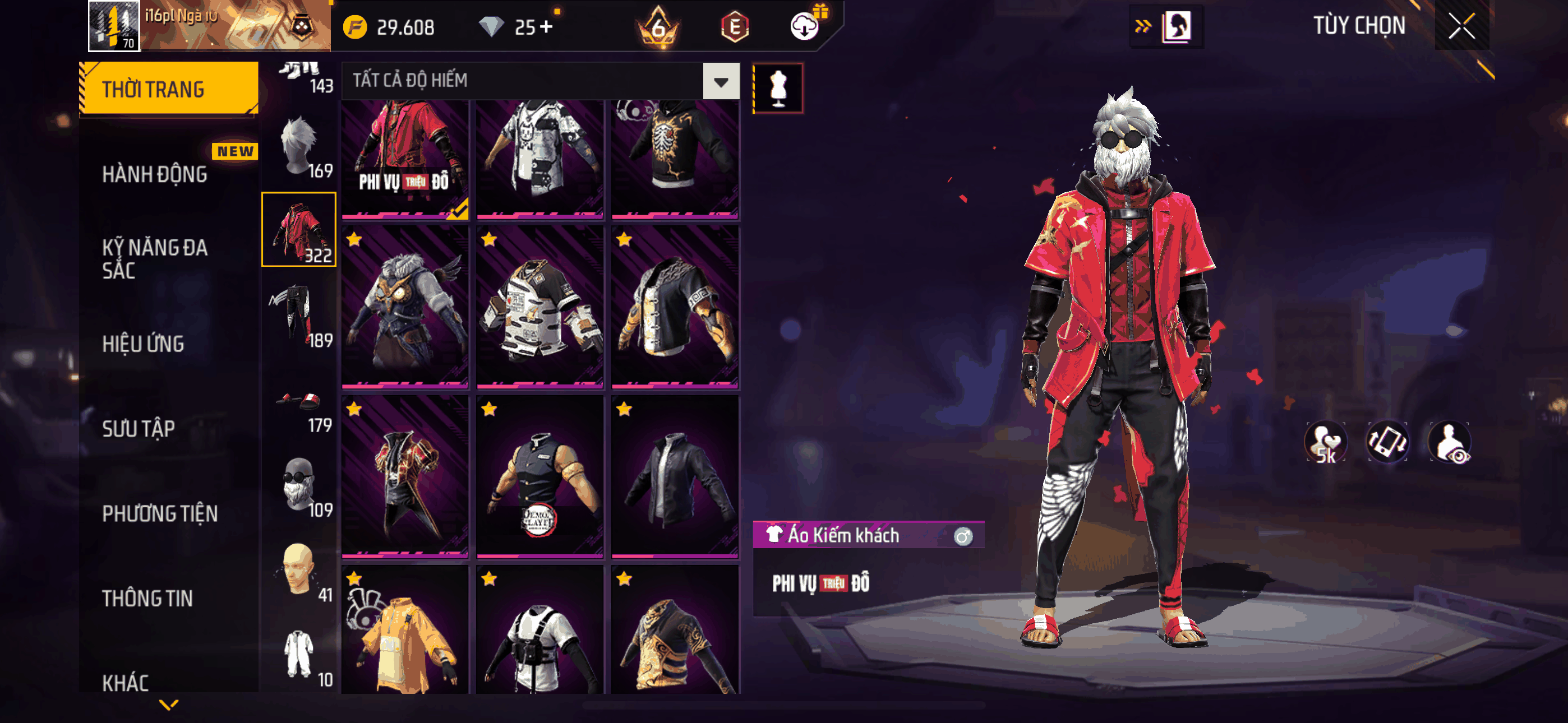Toggle the character visibility eye icon

pyautogui.click(x=1450, y=442)
